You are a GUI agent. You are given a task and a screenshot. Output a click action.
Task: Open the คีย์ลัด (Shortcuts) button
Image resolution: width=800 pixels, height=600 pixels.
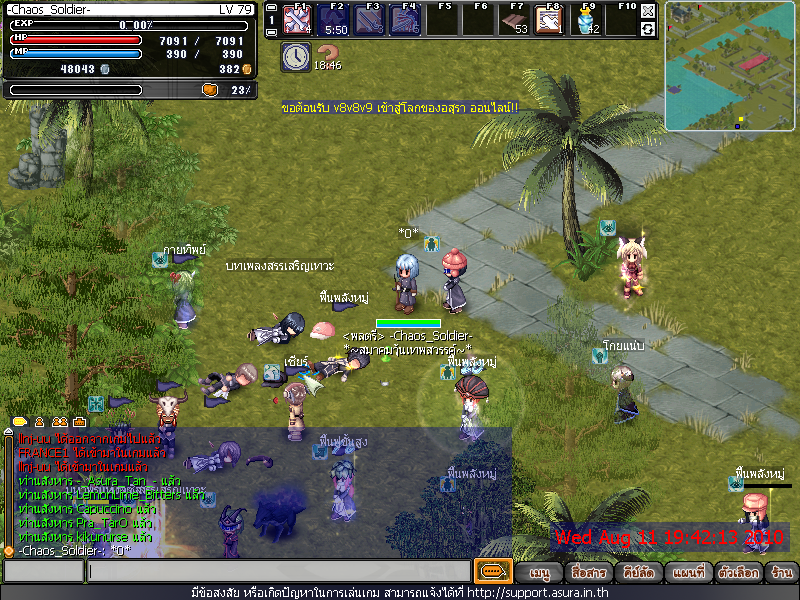pyautogui.click(x=638, y=573)
